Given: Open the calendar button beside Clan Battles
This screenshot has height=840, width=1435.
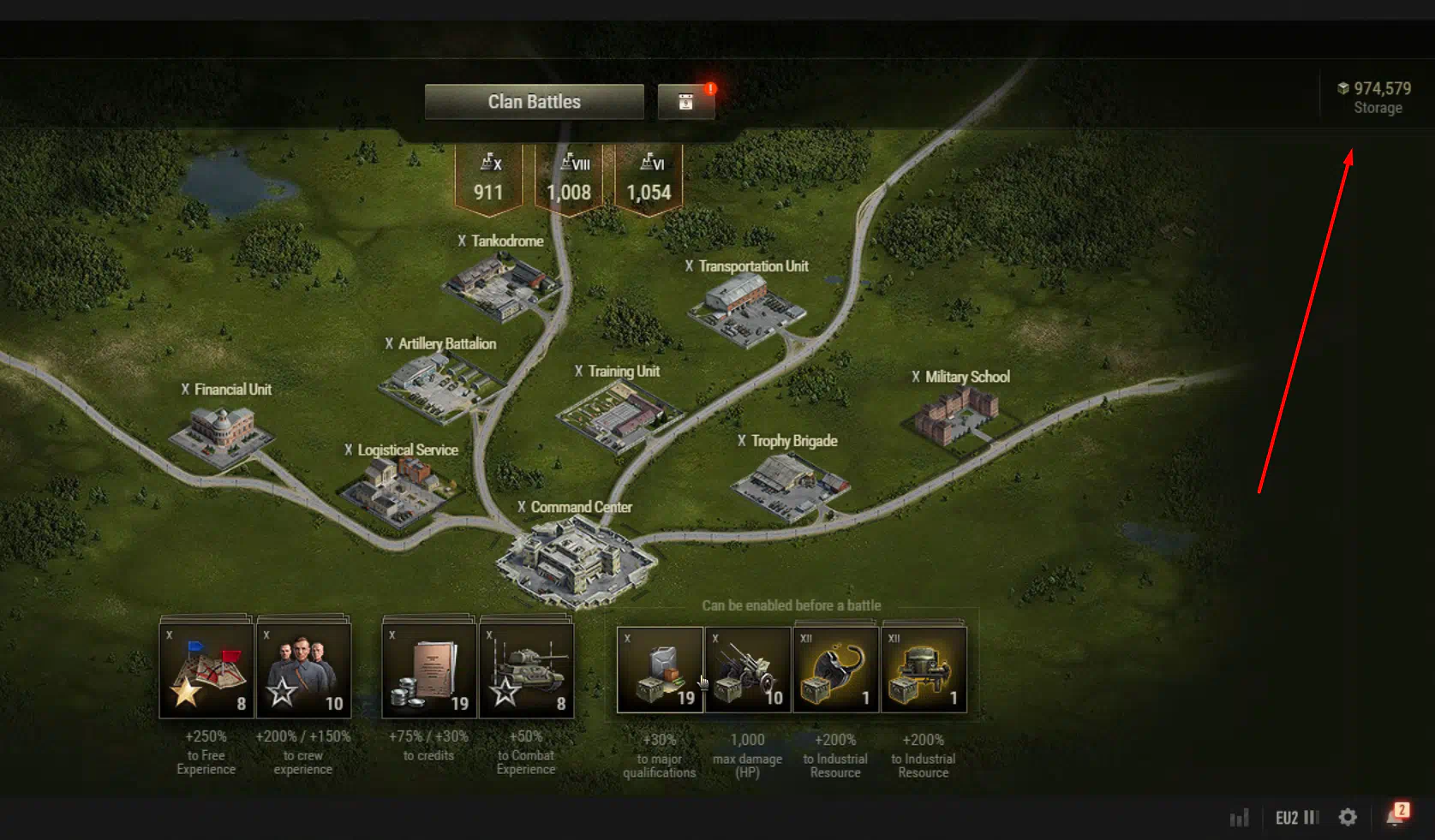Looking at the screenshot, I should 685,102.
